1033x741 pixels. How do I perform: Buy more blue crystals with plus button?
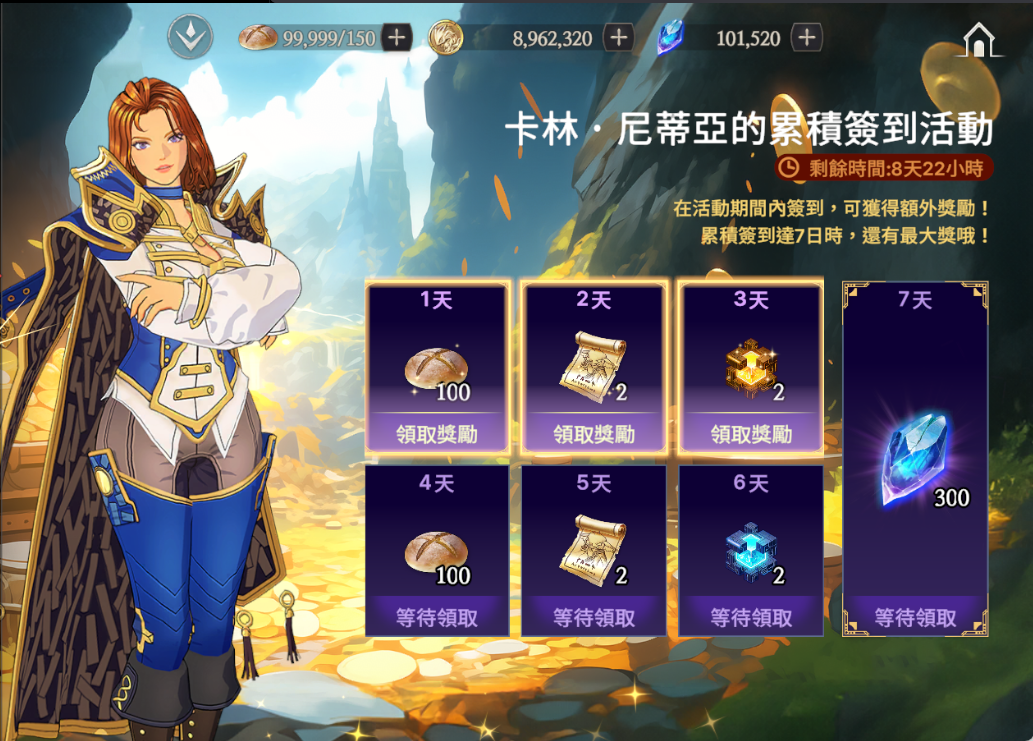(806, 38)
